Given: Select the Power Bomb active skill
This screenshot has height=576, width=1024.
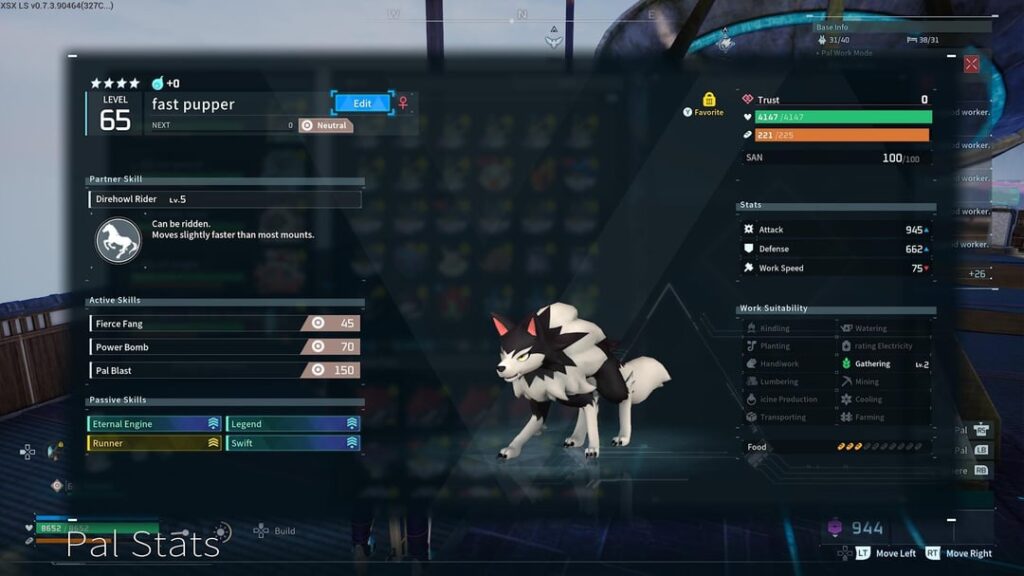Looking at the screenshot, I should 224,347.
